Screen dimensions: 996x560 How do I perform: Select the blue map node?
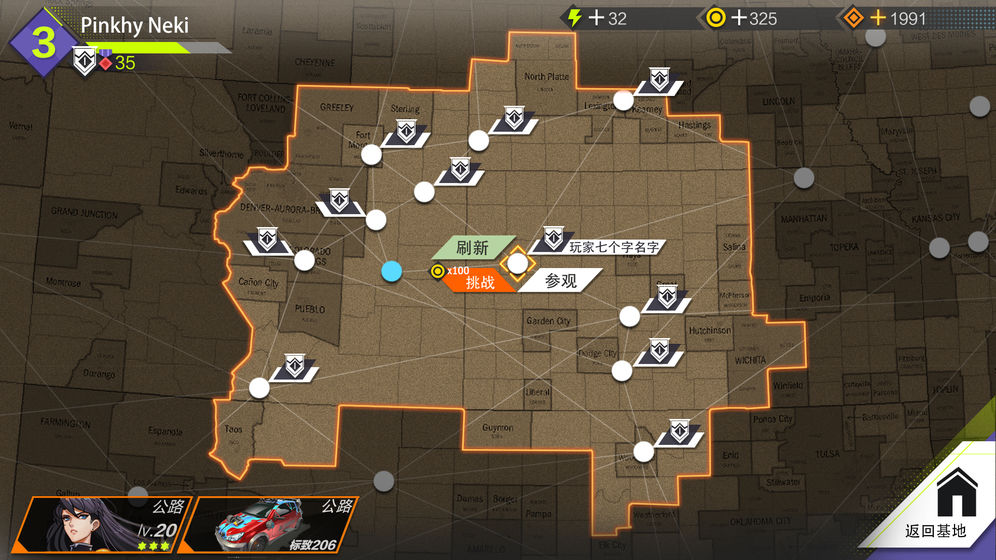point(392,271)
